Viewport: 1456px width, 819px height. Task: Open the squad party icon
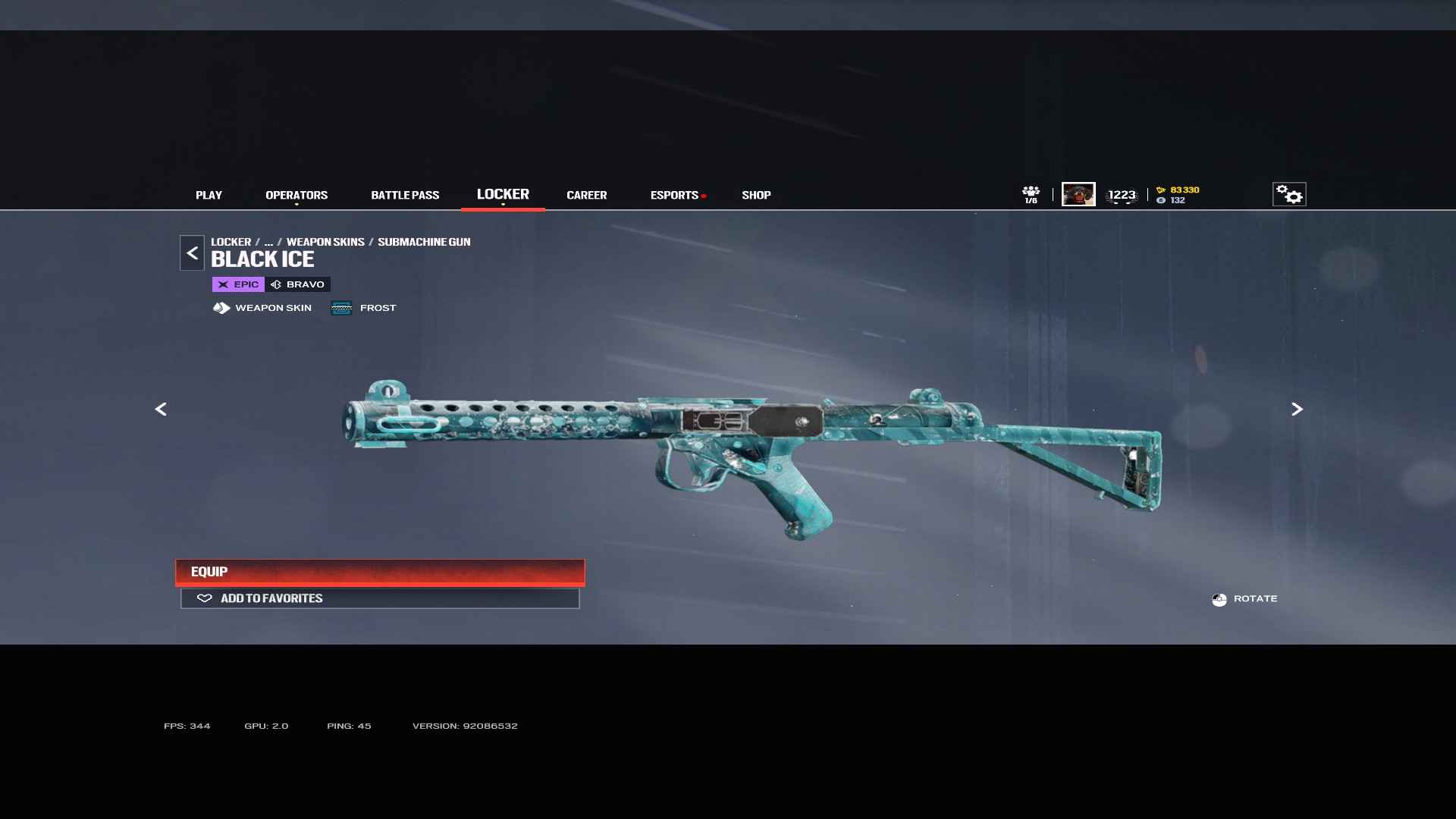1031,194
